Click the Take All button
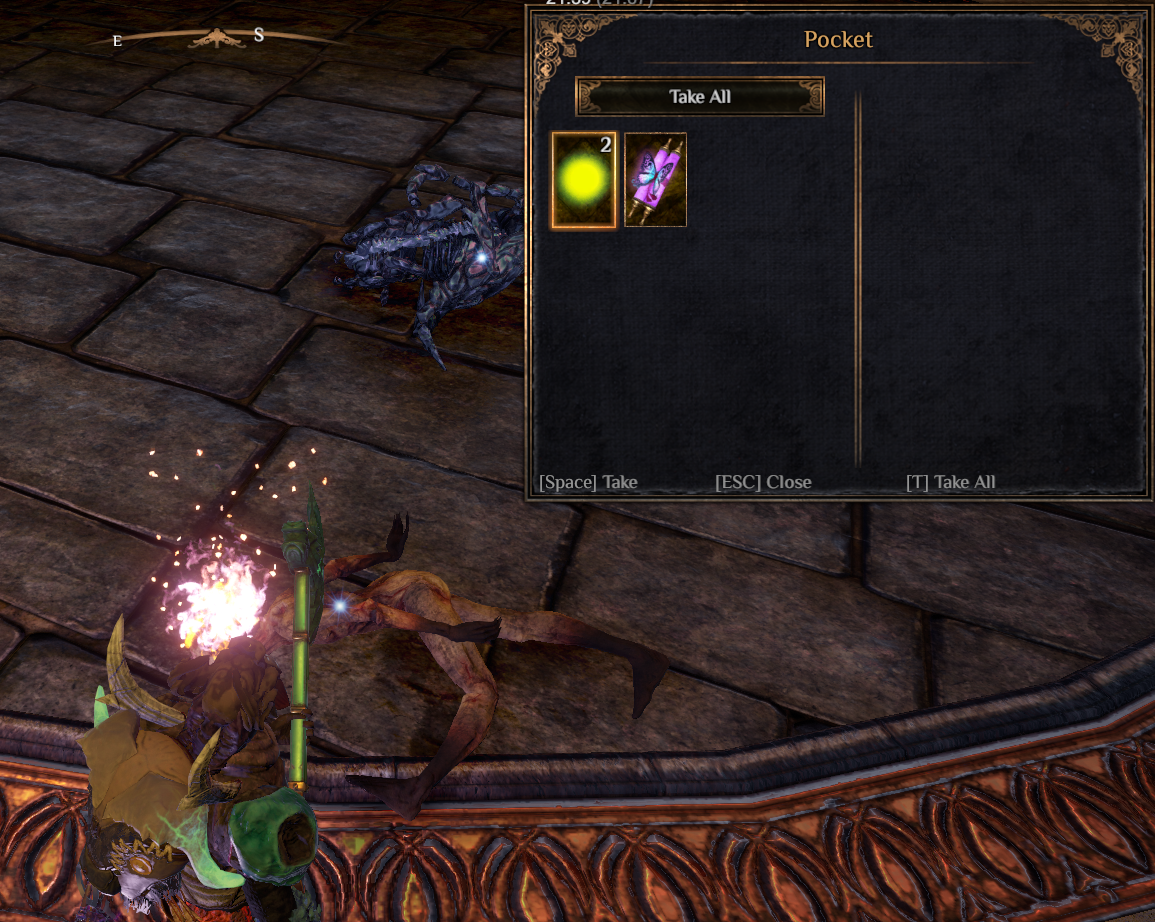The height and width of the screenshot is (922, 1155). pos(700,97)
